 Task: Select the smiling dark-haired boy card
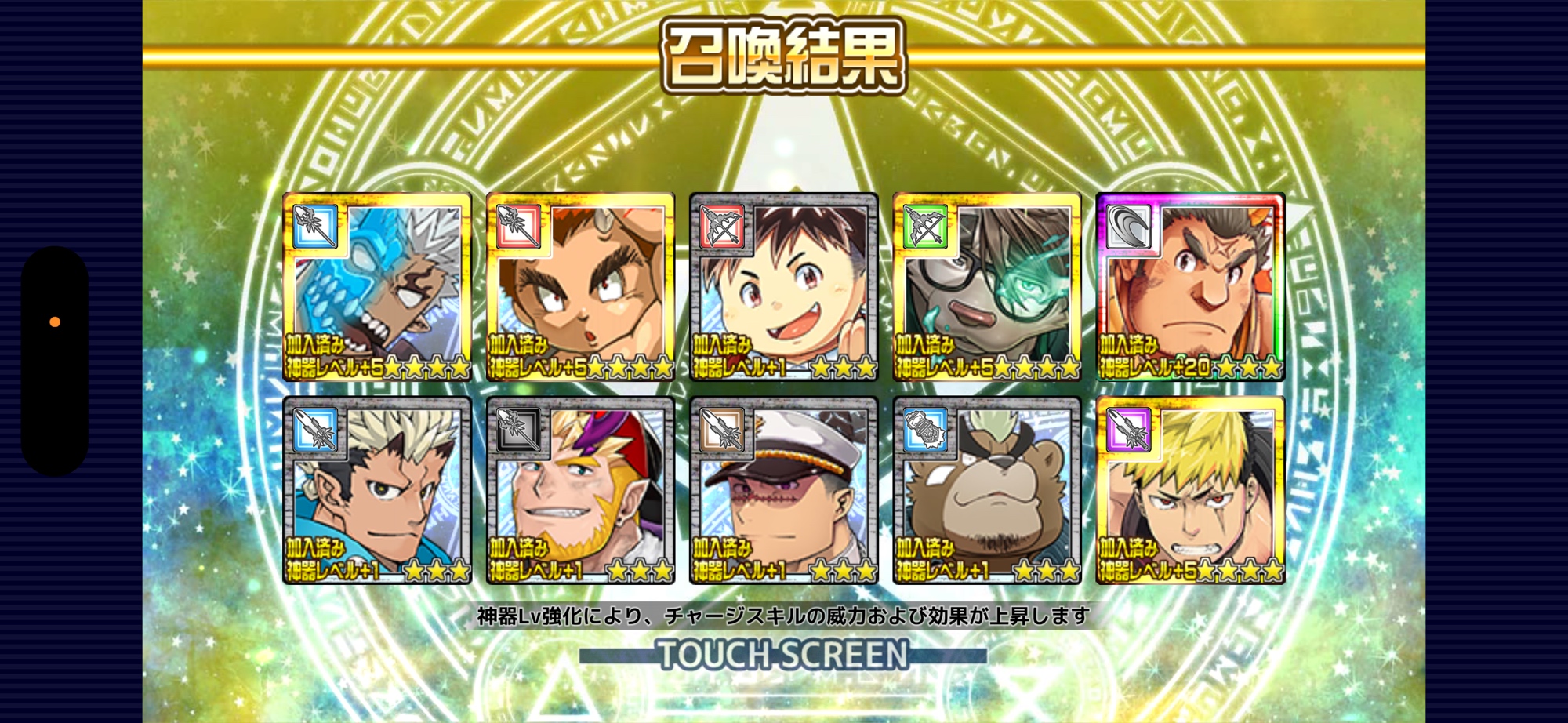click(x=783, y=287)
